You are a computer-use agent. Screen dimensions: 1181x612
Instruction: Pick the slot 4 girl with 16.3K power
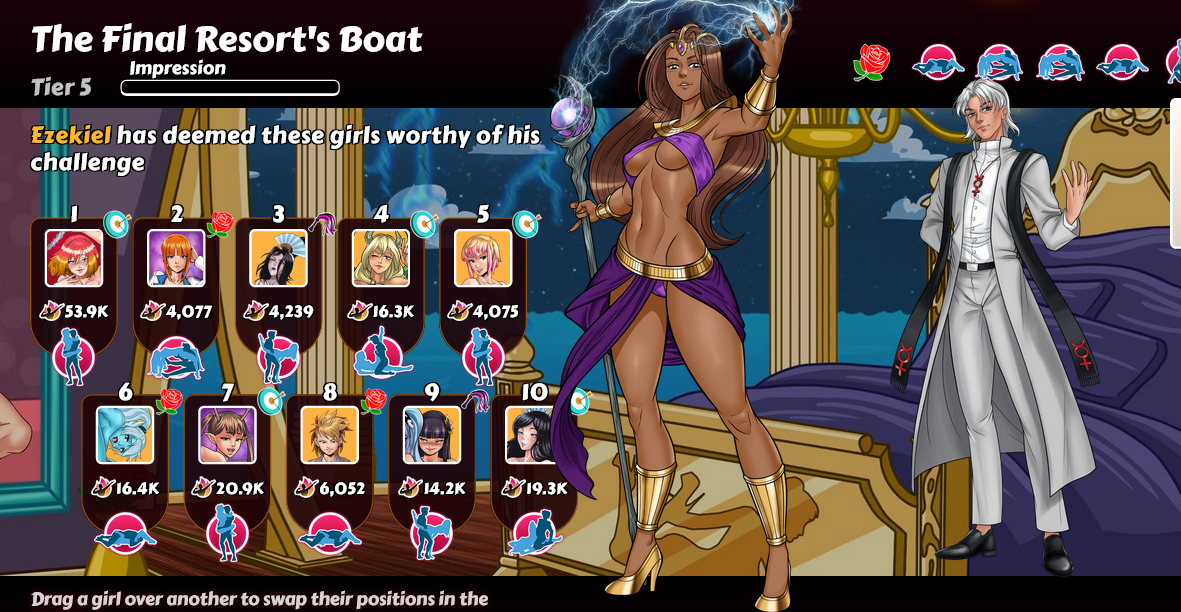[380, 258]
